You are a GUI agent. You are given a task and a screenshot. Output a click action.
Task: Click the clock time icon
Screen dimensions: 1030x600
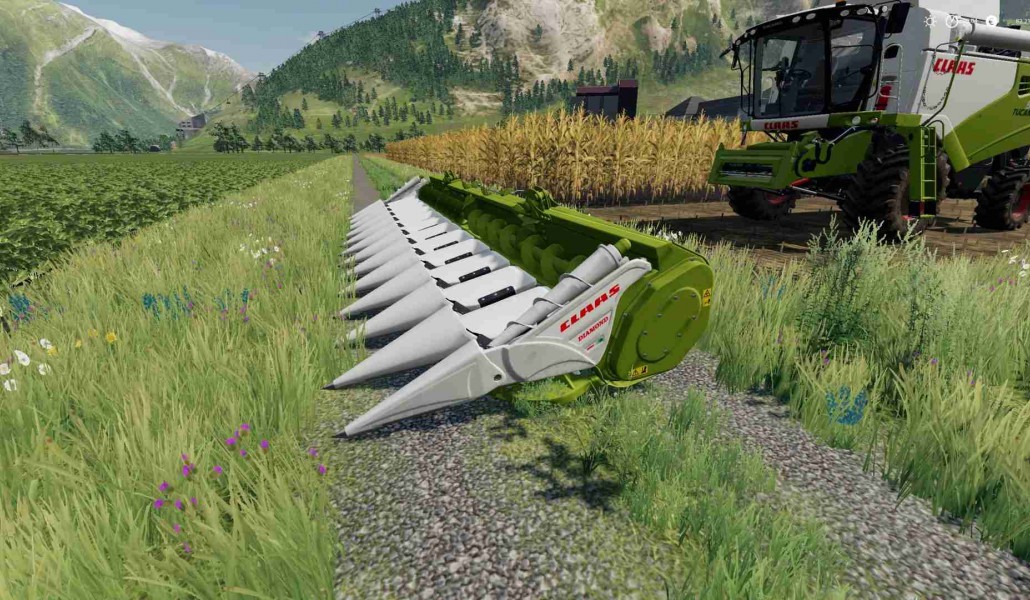951,20
